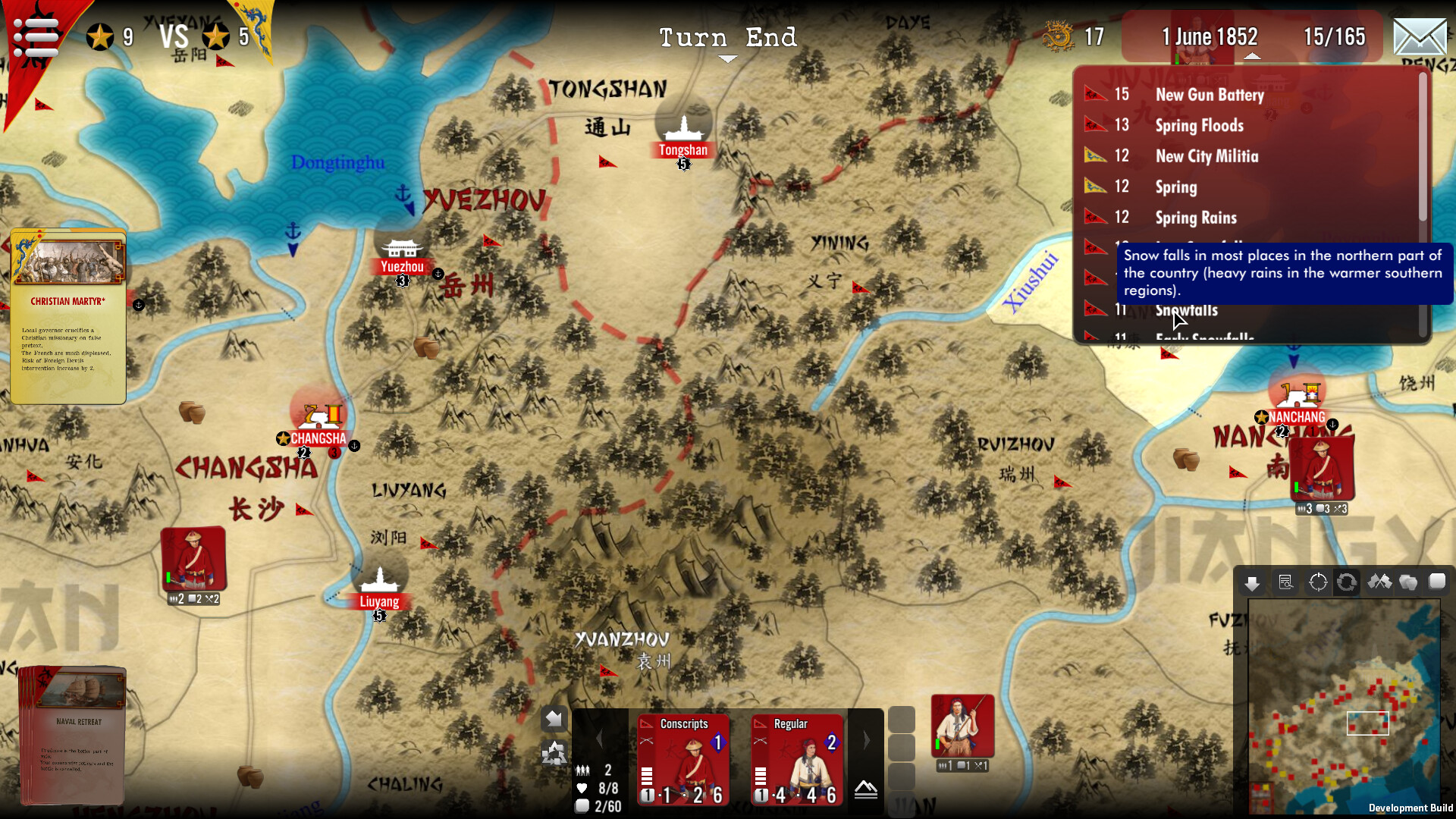The width and height of the screenshot is (1456, 819).
Task: Click the minimap overview
Action: coord(1344,705)
